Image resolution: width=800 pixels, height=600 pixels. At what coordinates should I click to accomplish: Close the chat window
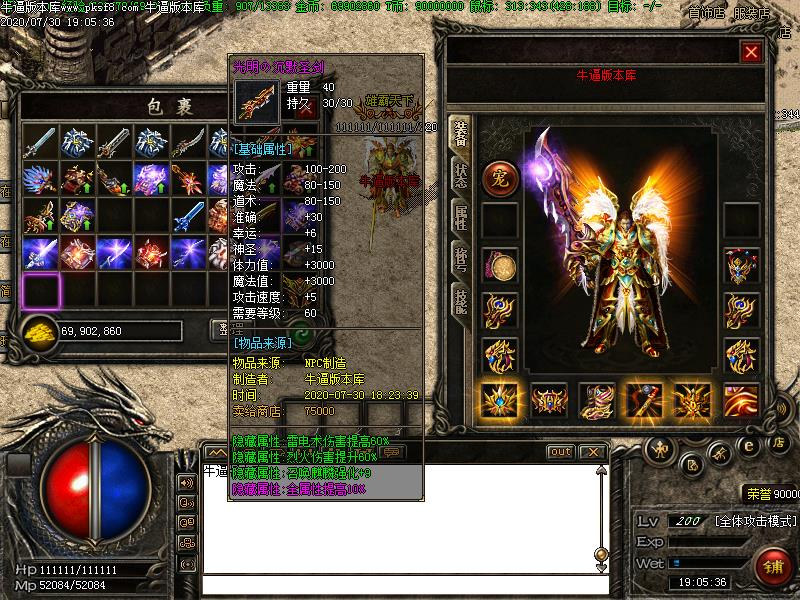592,452
